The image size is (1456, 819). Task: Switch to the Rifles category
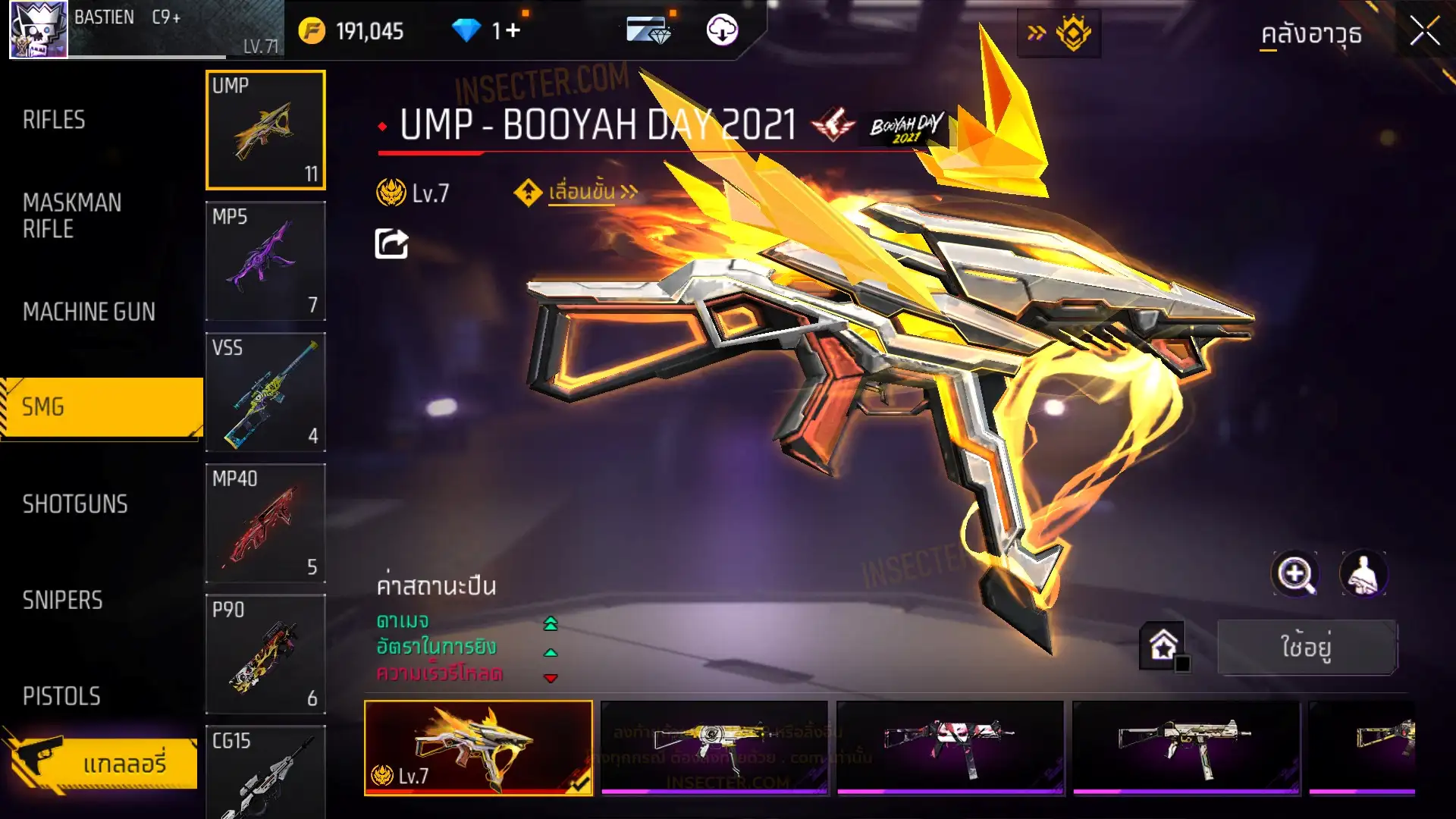click(54, 120)
